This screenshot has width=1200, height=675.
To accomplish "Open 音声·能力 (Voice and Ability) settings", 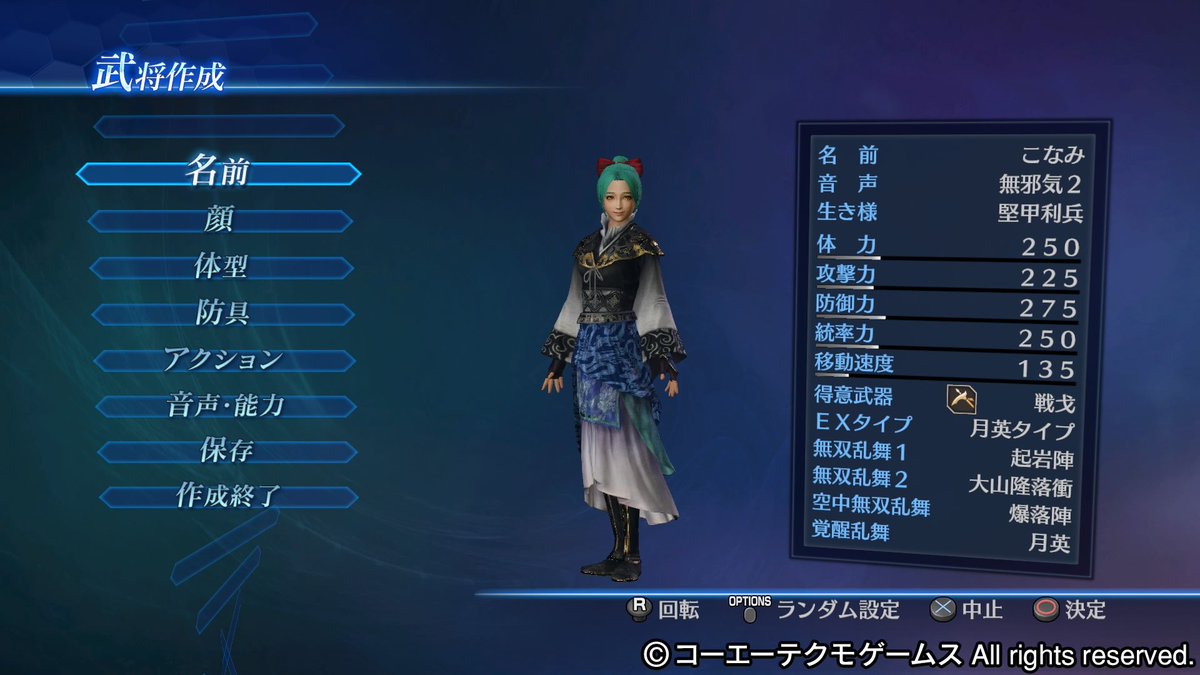I will click(226, 407).
